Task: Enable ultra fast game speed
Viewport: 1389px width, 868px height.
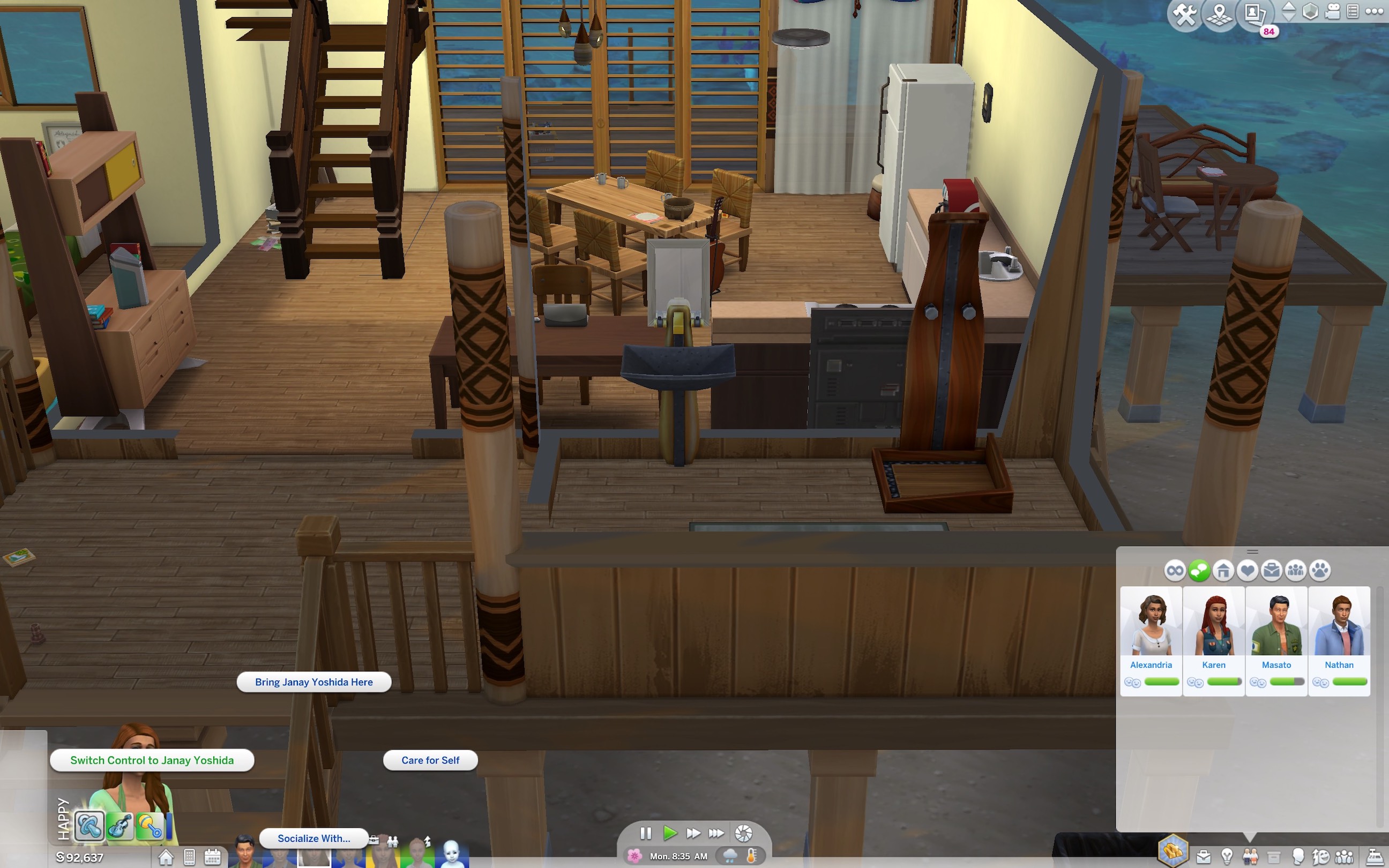Action: point(716,834)
